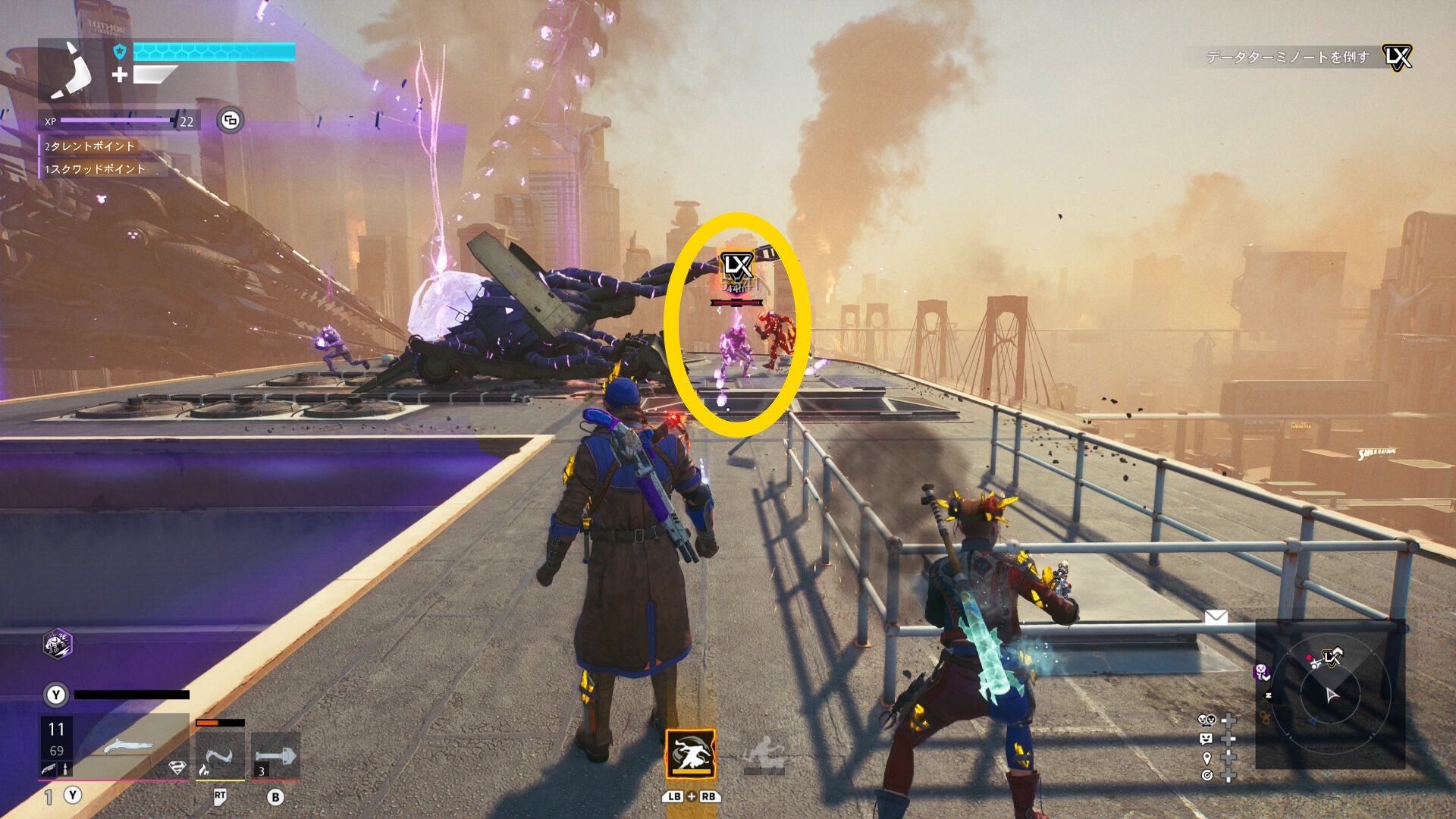Viewport: 1456px width, 819px height.
Task: Activate the flaming boomerang melee slot
Action: (x=219, y=756)
